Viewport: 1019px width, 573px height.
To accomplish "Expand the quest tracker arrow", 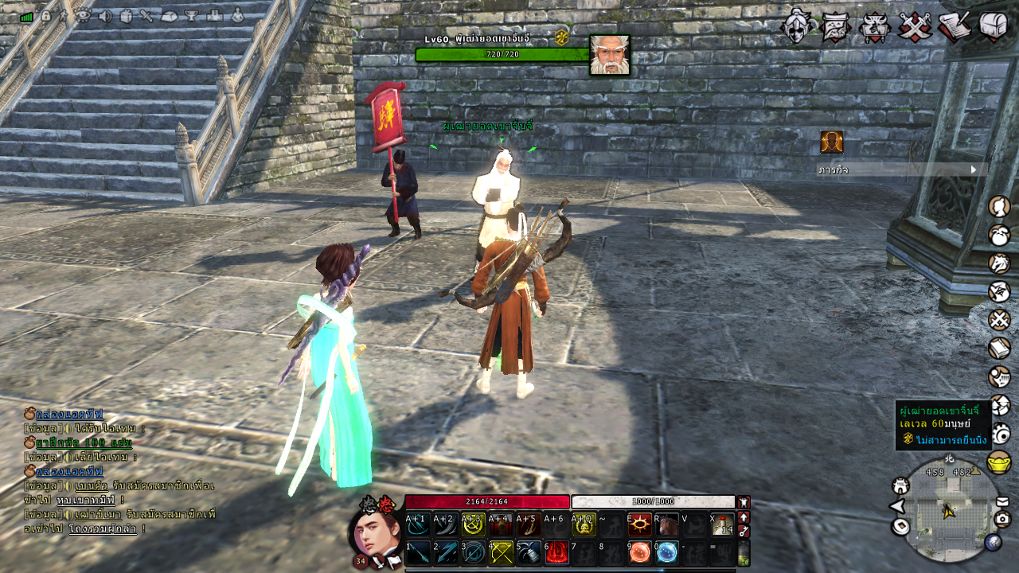I will point(974,170).
